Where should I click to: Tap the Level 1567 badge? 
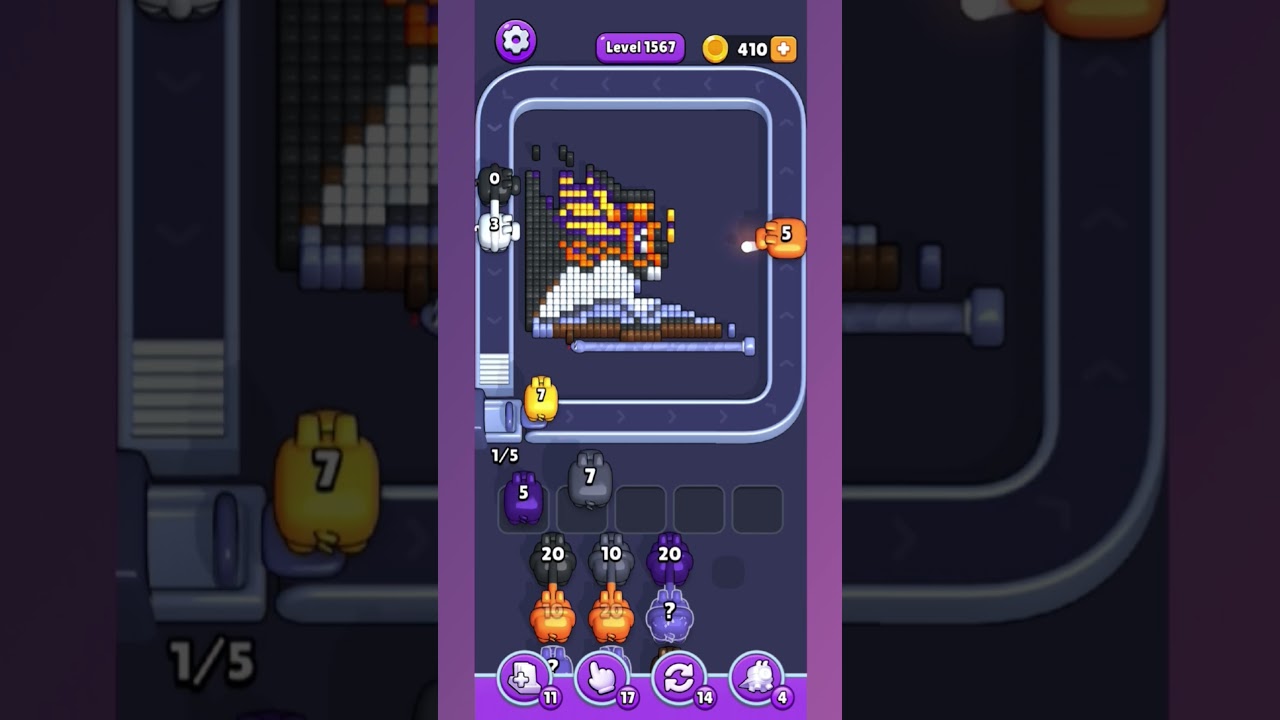pyautogui.click(x=639, y=47)
